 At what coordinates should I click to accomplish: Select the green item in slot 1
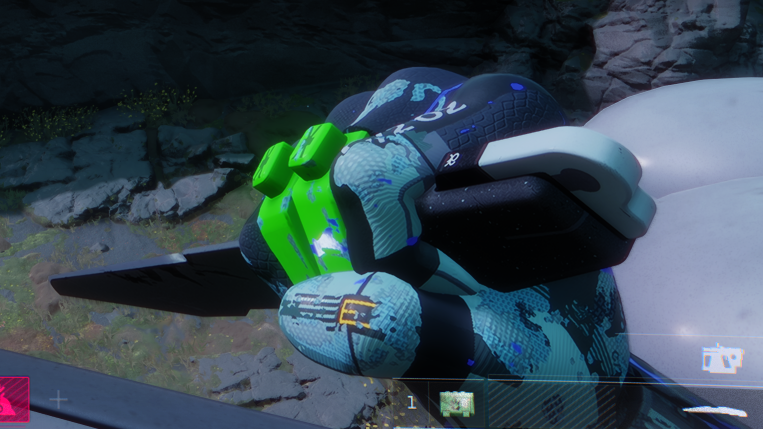(456, 404)
